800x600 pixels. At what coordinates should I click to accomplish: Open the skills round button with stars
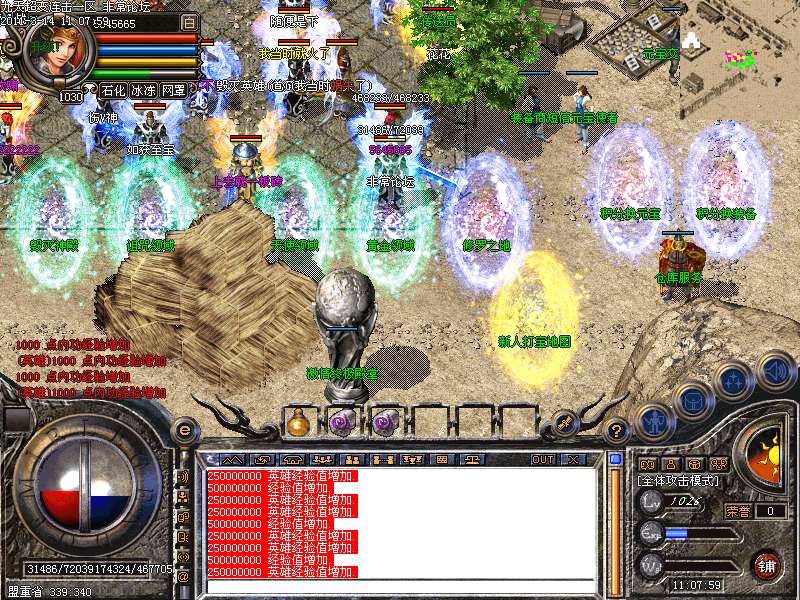(734, 381)
